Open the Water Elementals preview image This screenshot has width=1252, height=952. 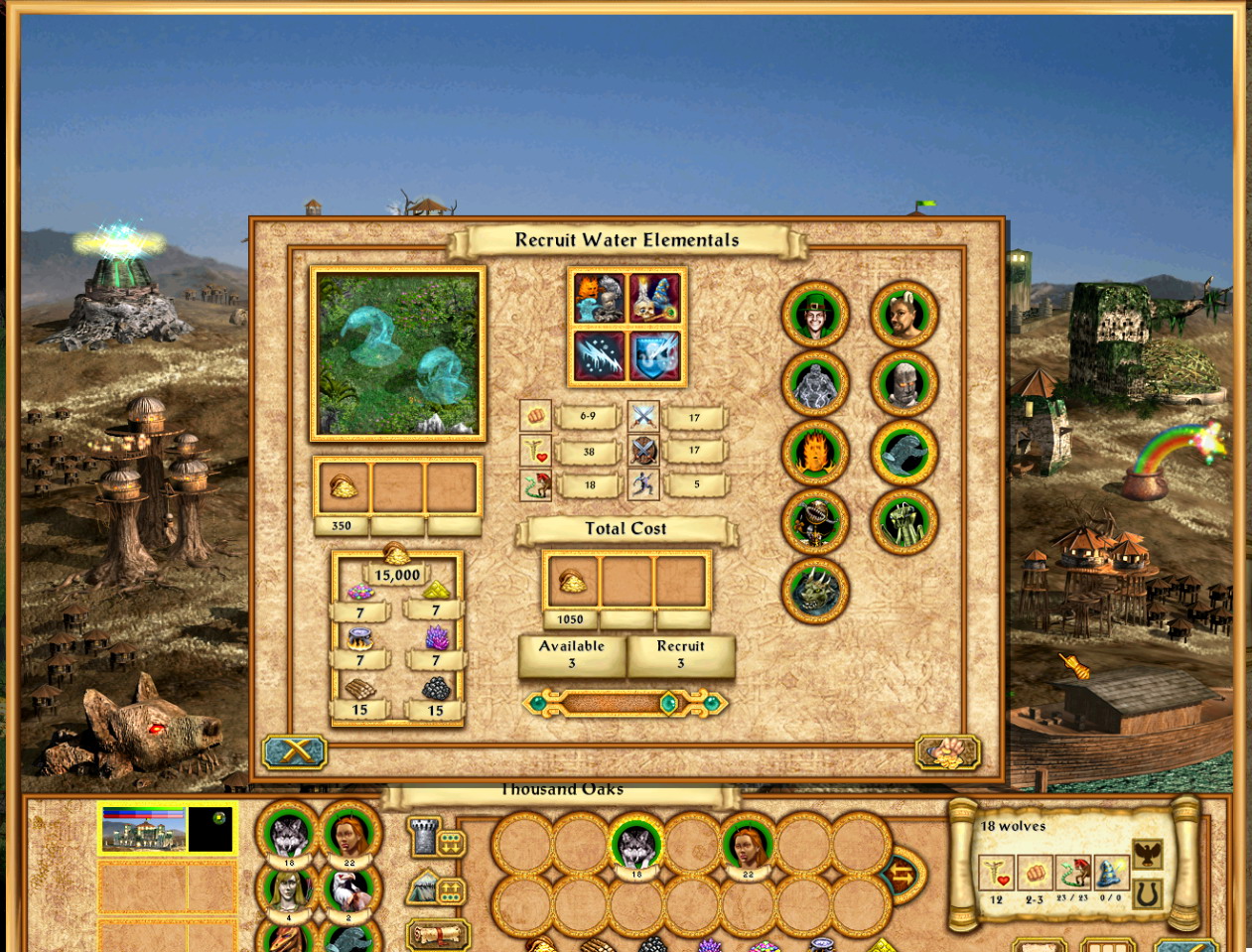[x=397, y=353]
